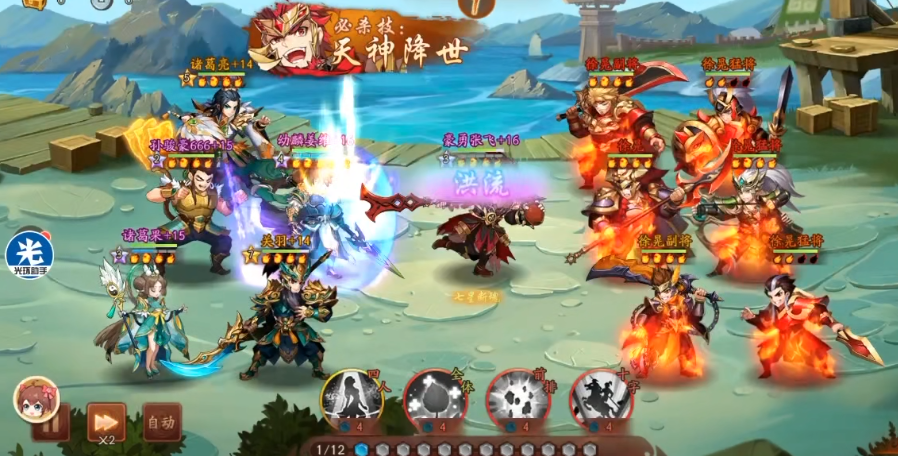The image size is (898, 456).
Task: Tap the red-haired girl avatar icon
Action: coord(36,400)
